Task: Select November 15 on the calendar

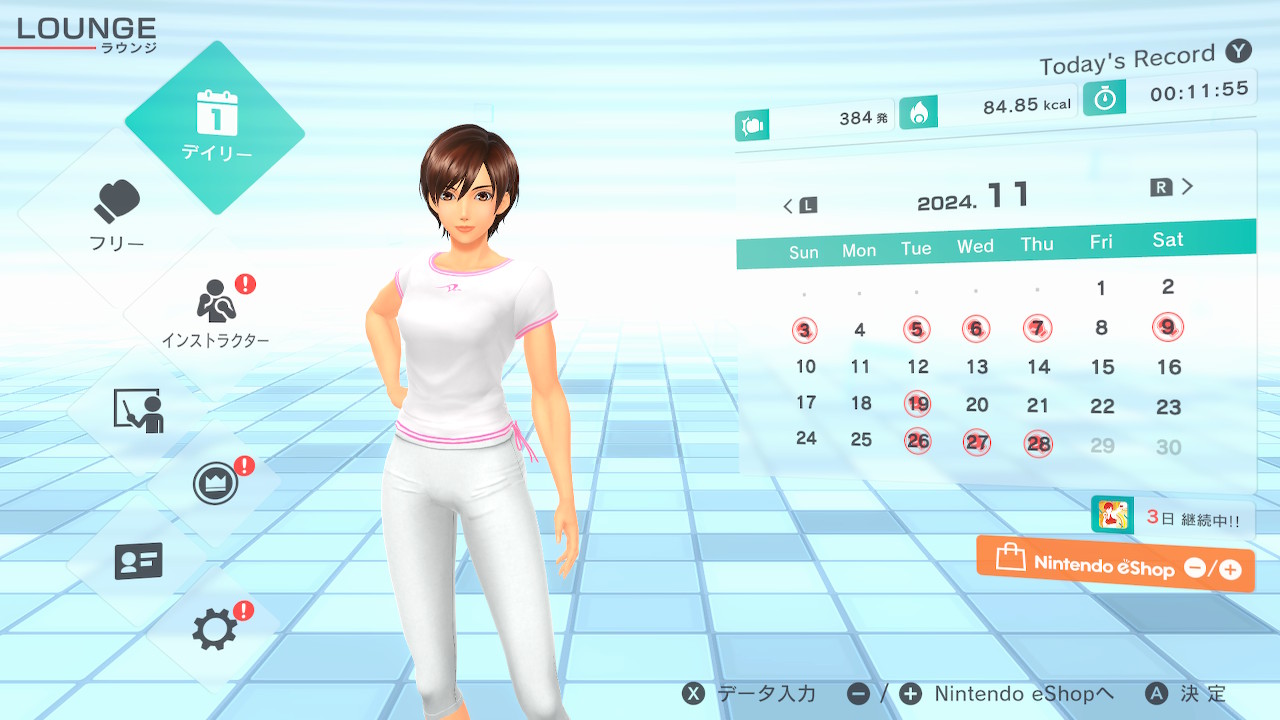Action: click(1102, 367)
